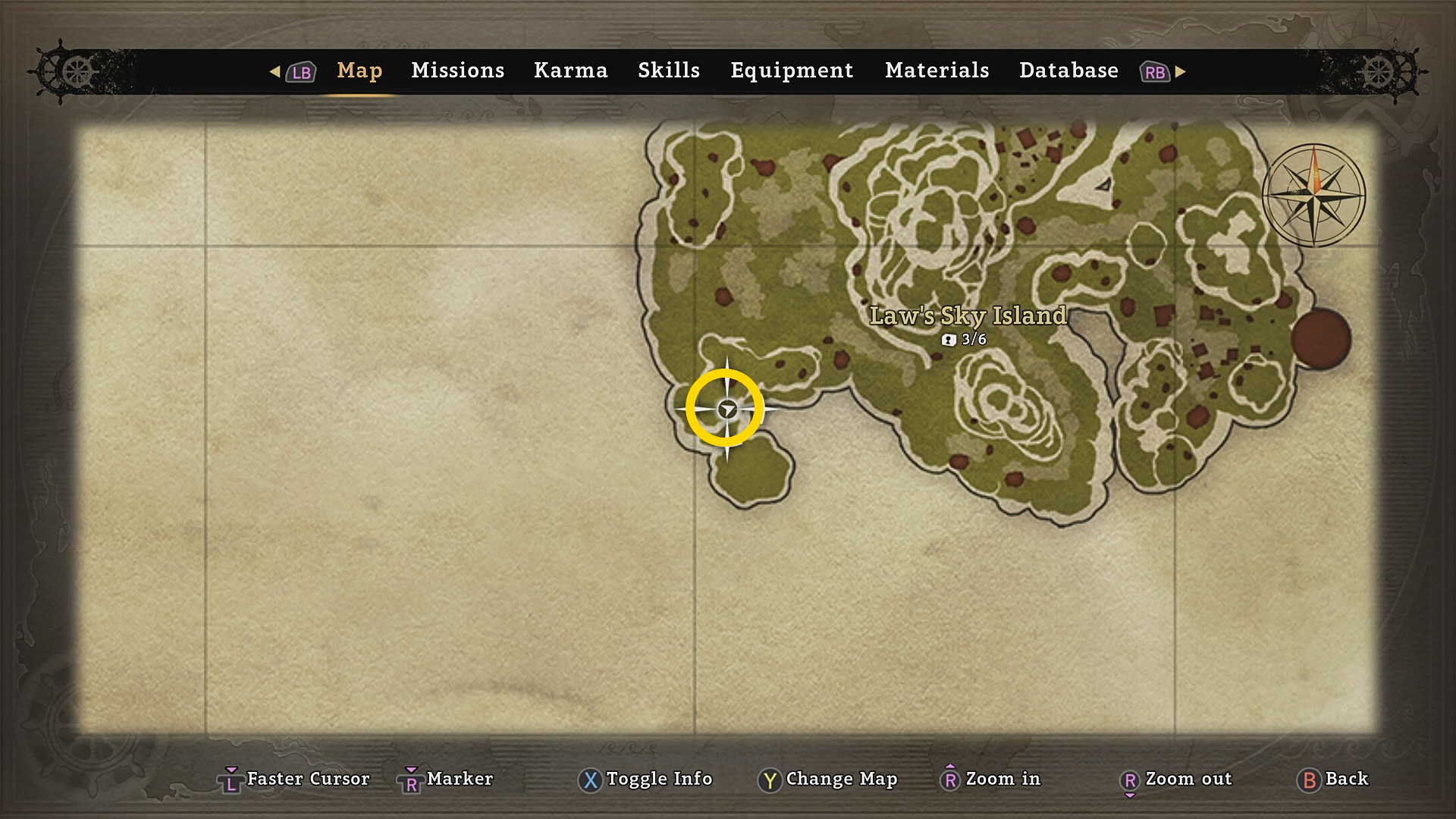Show the Materials tab

(x=937, y=71)
